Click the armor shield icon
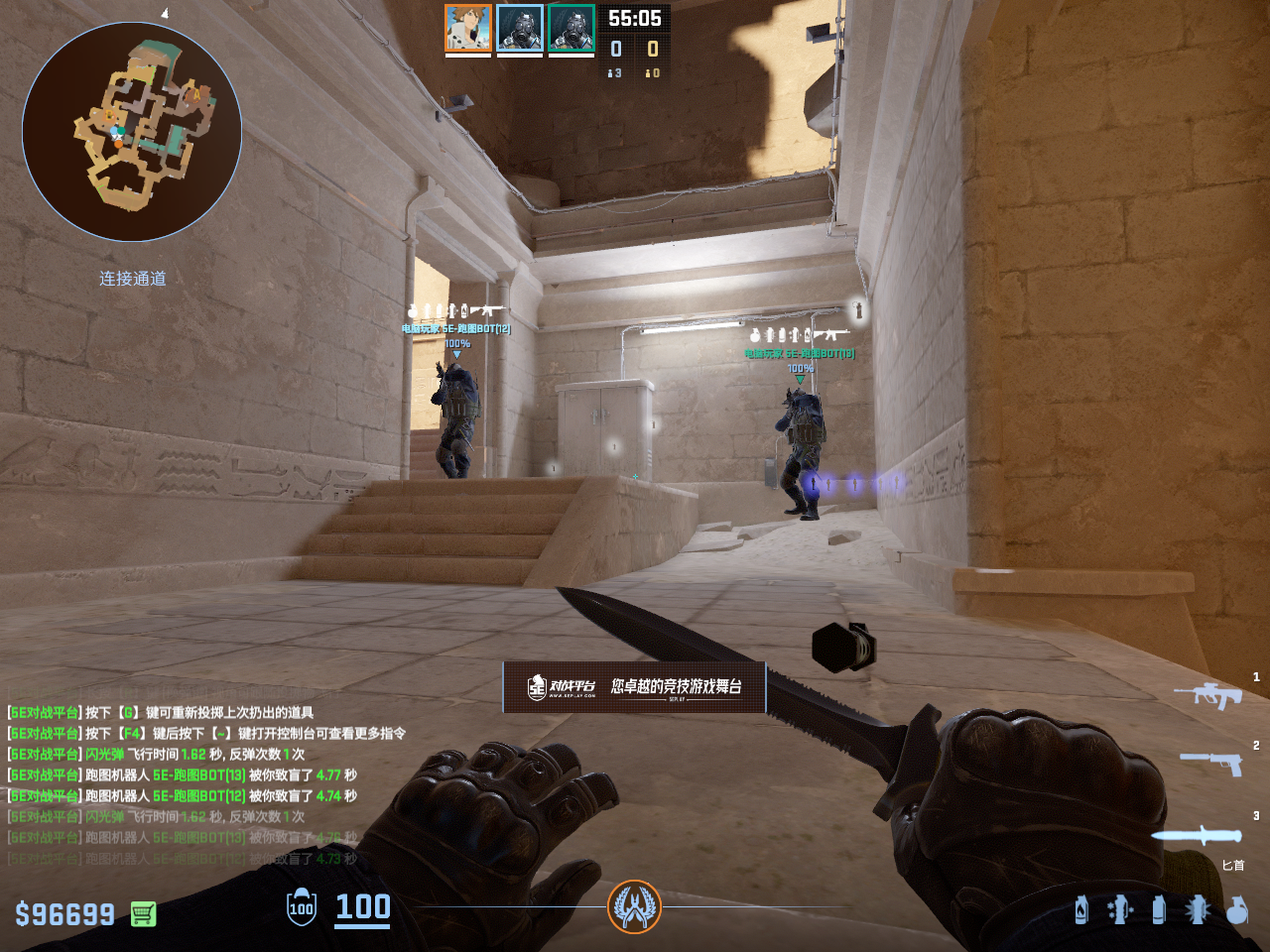Viewport: 1270px width, 952px height. pos(302,907)
